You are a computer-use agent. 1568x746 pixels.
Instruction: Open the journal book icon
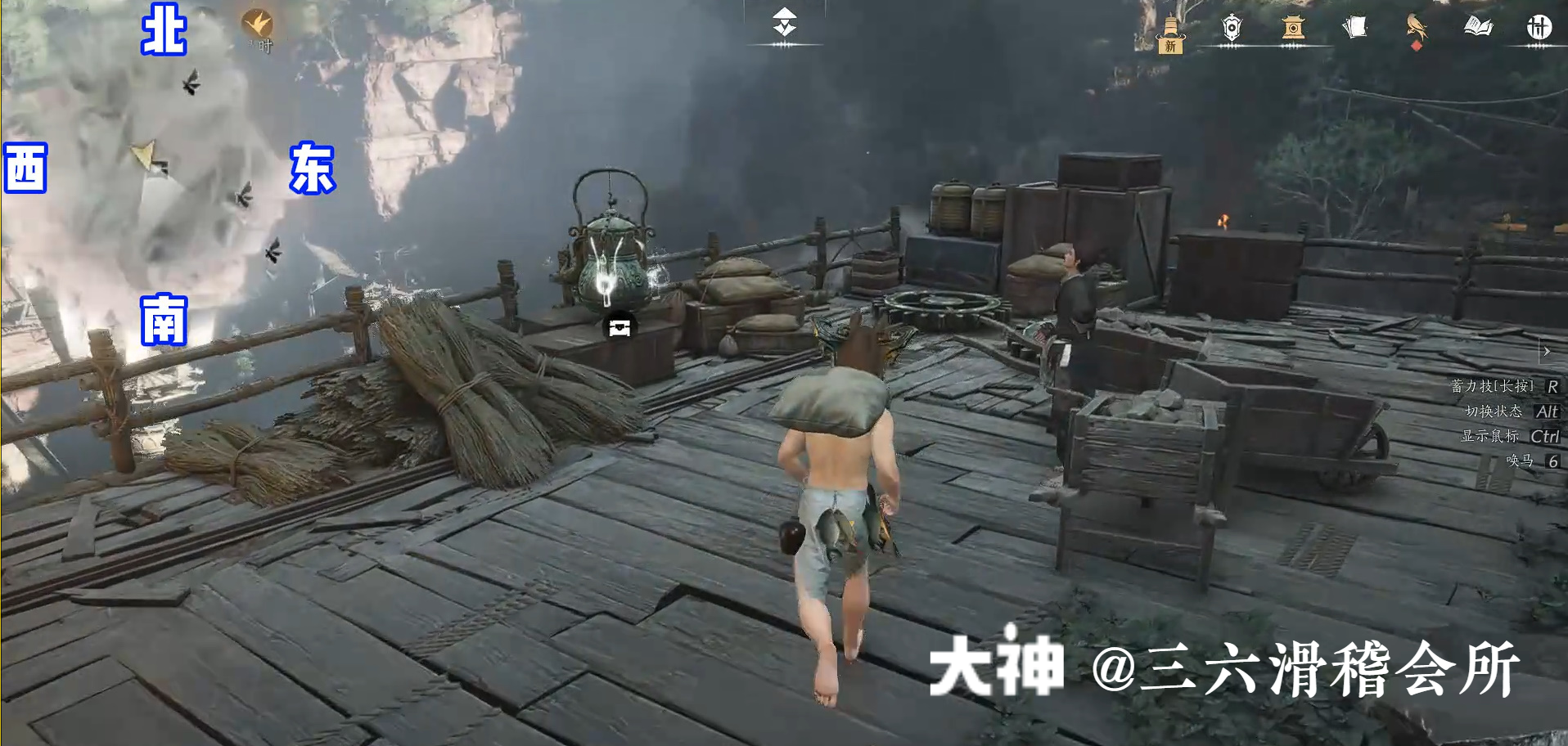(1477, 27)
